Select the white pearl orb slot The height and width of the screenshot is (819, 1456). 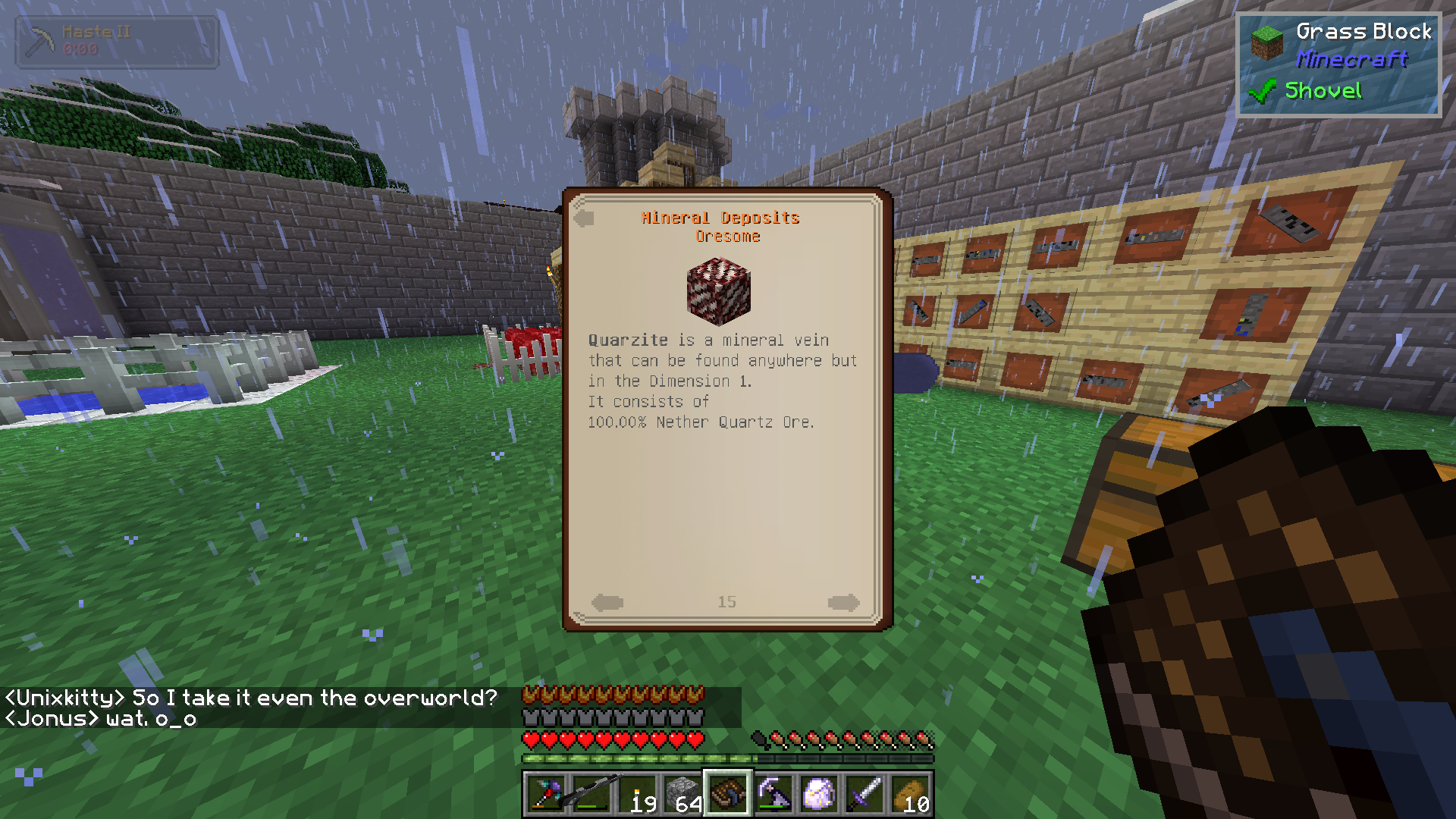coord(819,794)
